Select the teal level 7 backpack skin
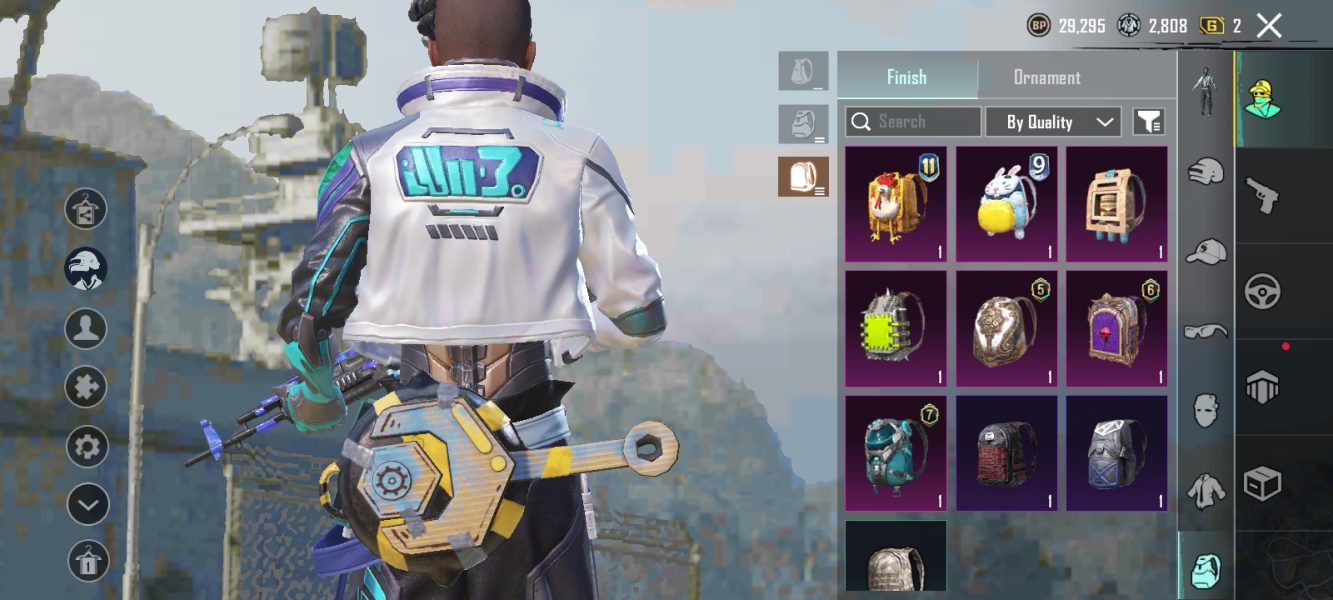Image resolution: width=1333 pixels, height=600 pixels. [x=896, y=453]
